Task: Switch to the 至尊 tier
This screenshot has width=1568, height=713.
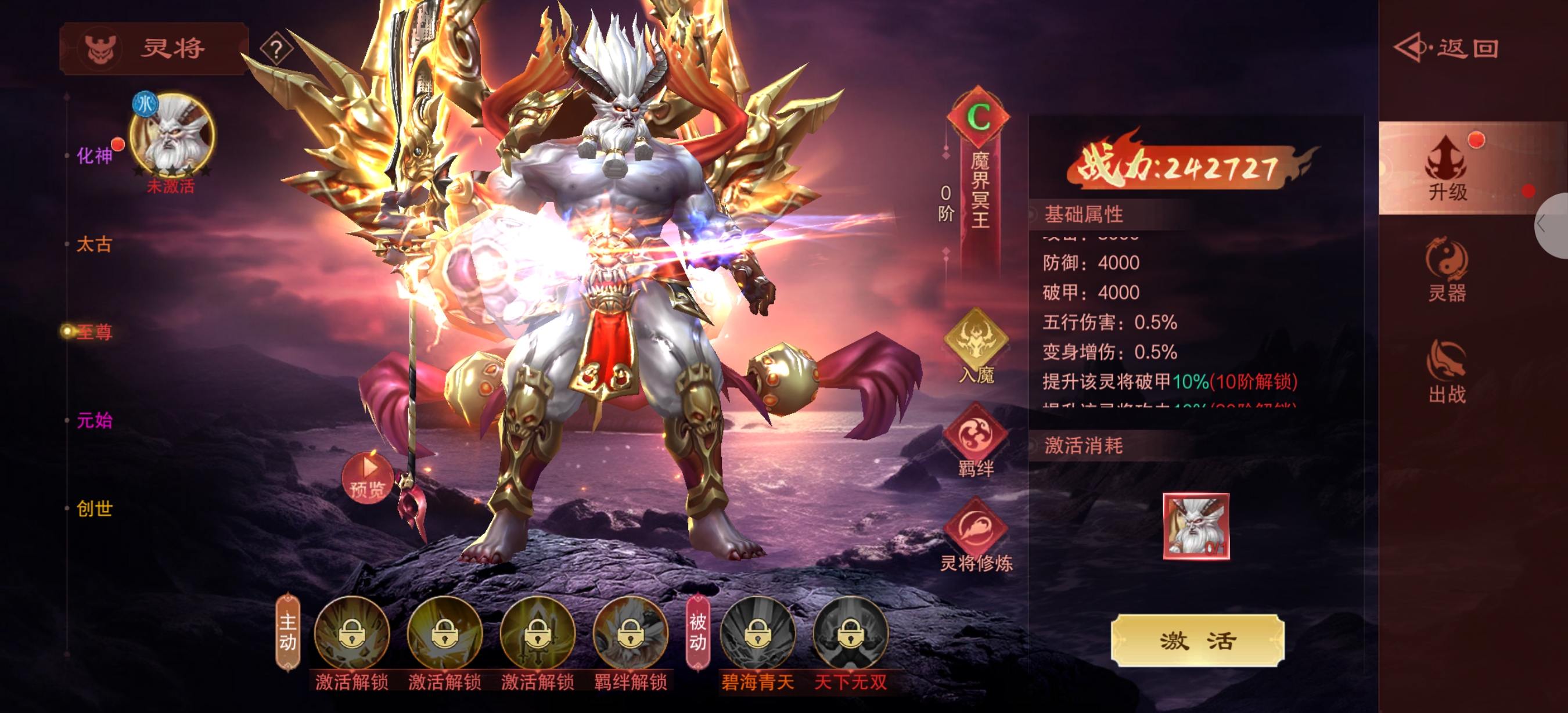Action: (x=94, y=332)
